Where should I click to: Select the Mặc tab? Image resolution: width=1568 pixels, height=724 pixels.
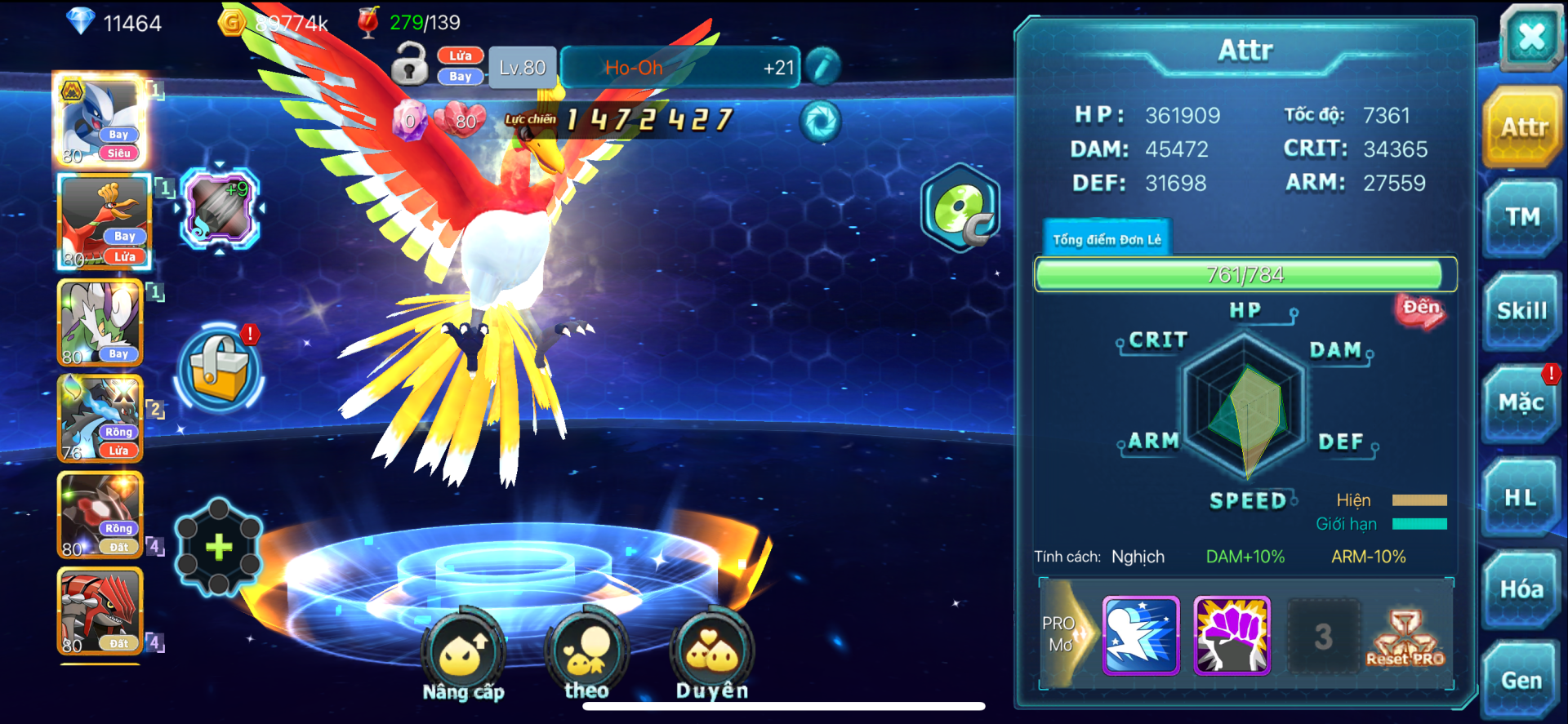click(x=1521, y=403)
